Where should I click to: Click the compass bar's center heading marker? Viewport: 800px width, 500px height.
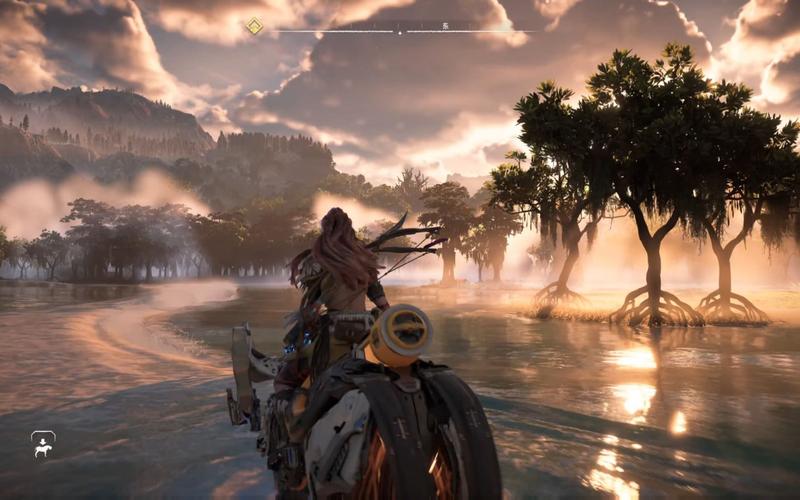pos(400,30)
